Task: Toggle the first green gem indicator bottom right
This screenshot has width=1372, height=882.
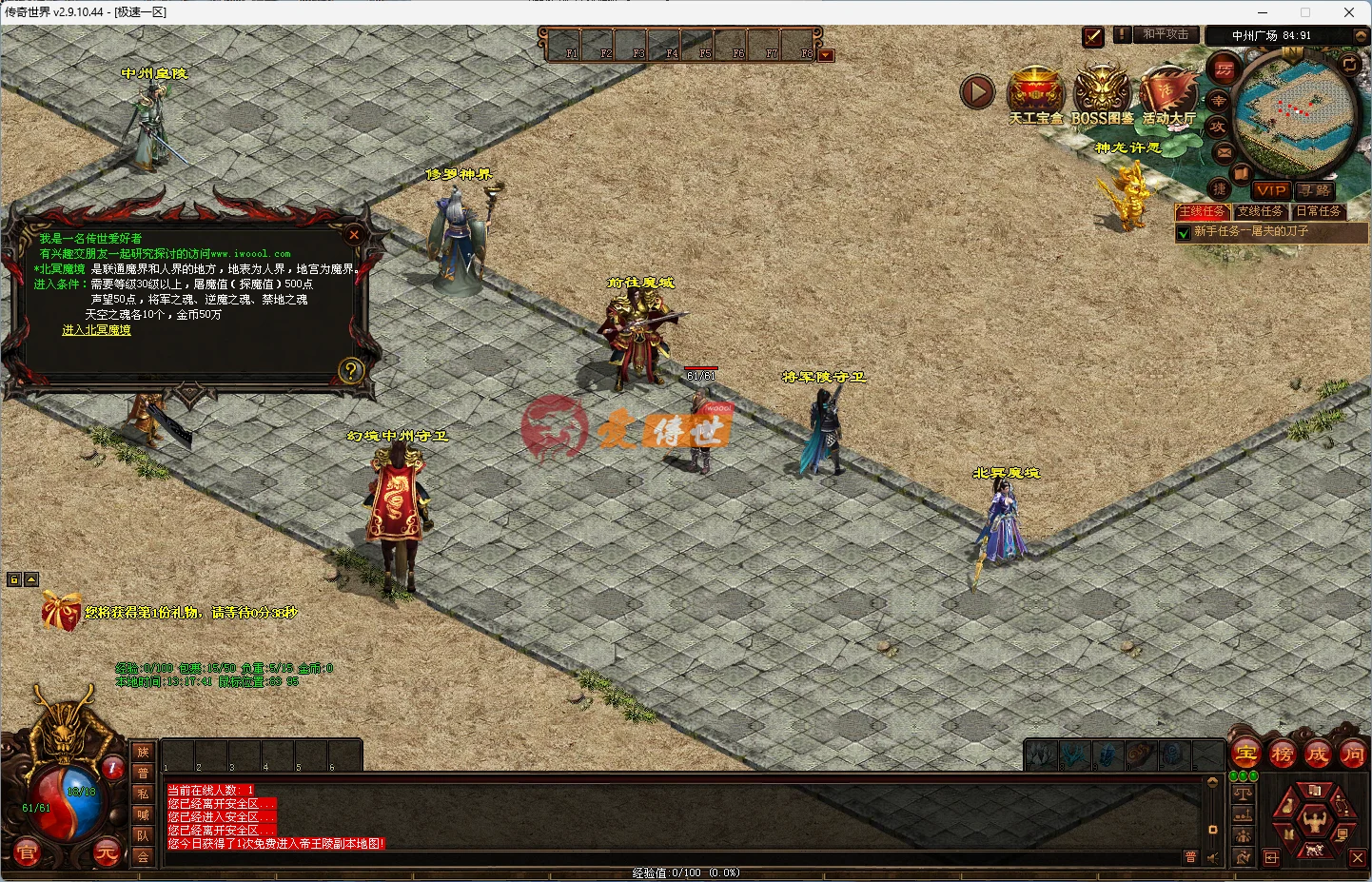Action: click(x=1233, y=775)
